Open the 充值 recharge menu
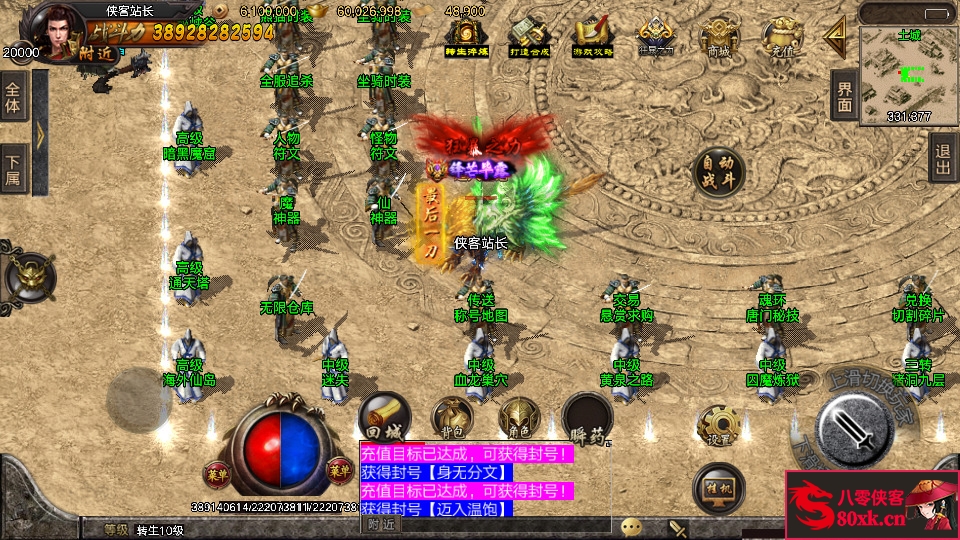The width and height of the screenshot is (960, 540). click(x=780, y=38)
